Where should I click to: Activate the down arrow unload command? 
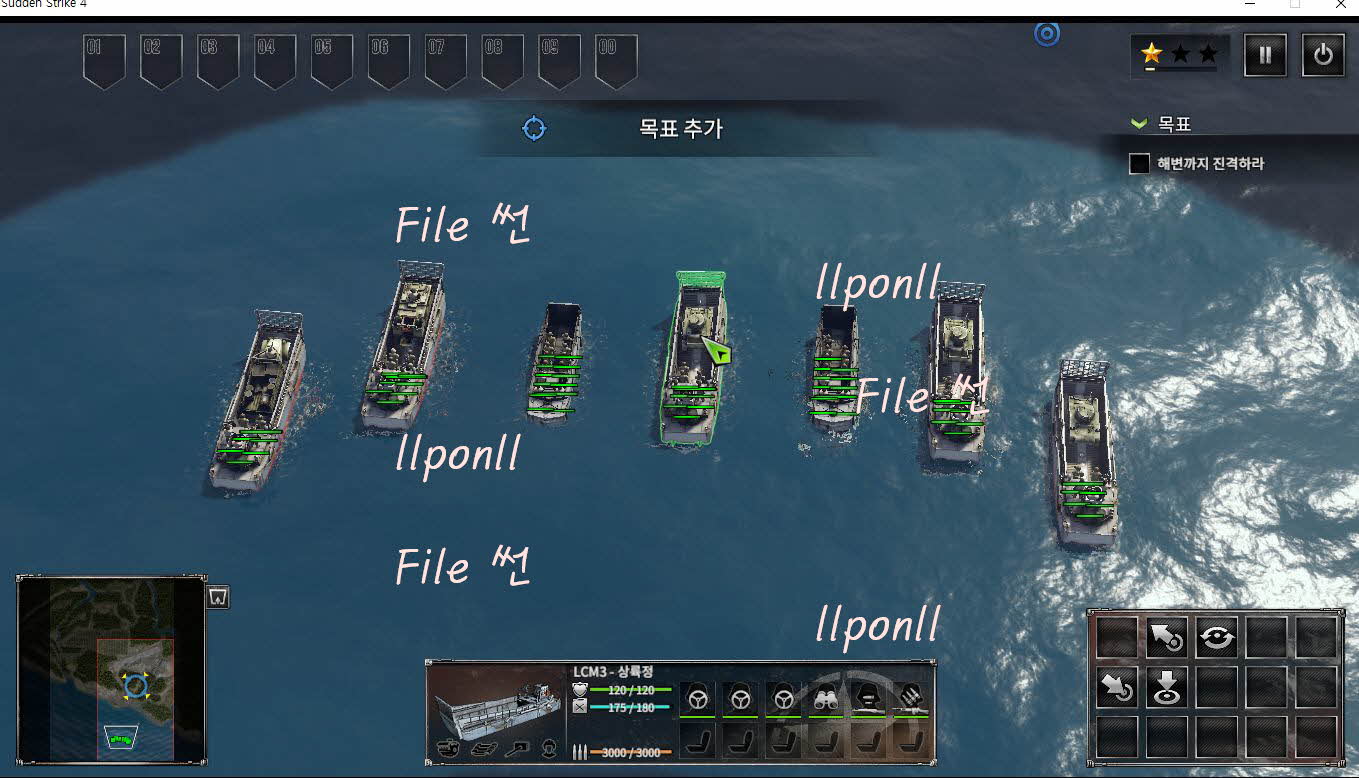(1166, 688)
